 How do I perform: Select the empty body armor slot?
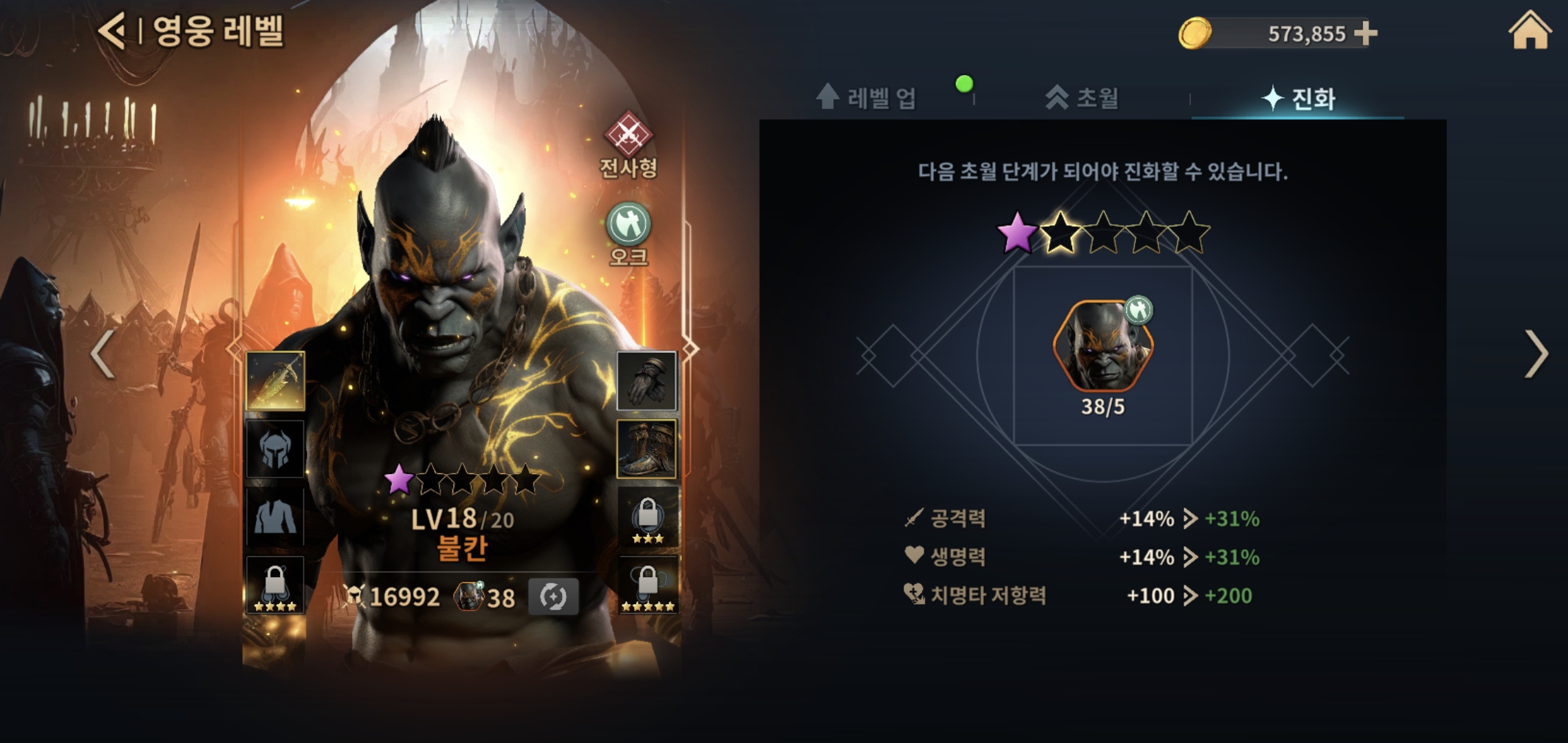275,517
